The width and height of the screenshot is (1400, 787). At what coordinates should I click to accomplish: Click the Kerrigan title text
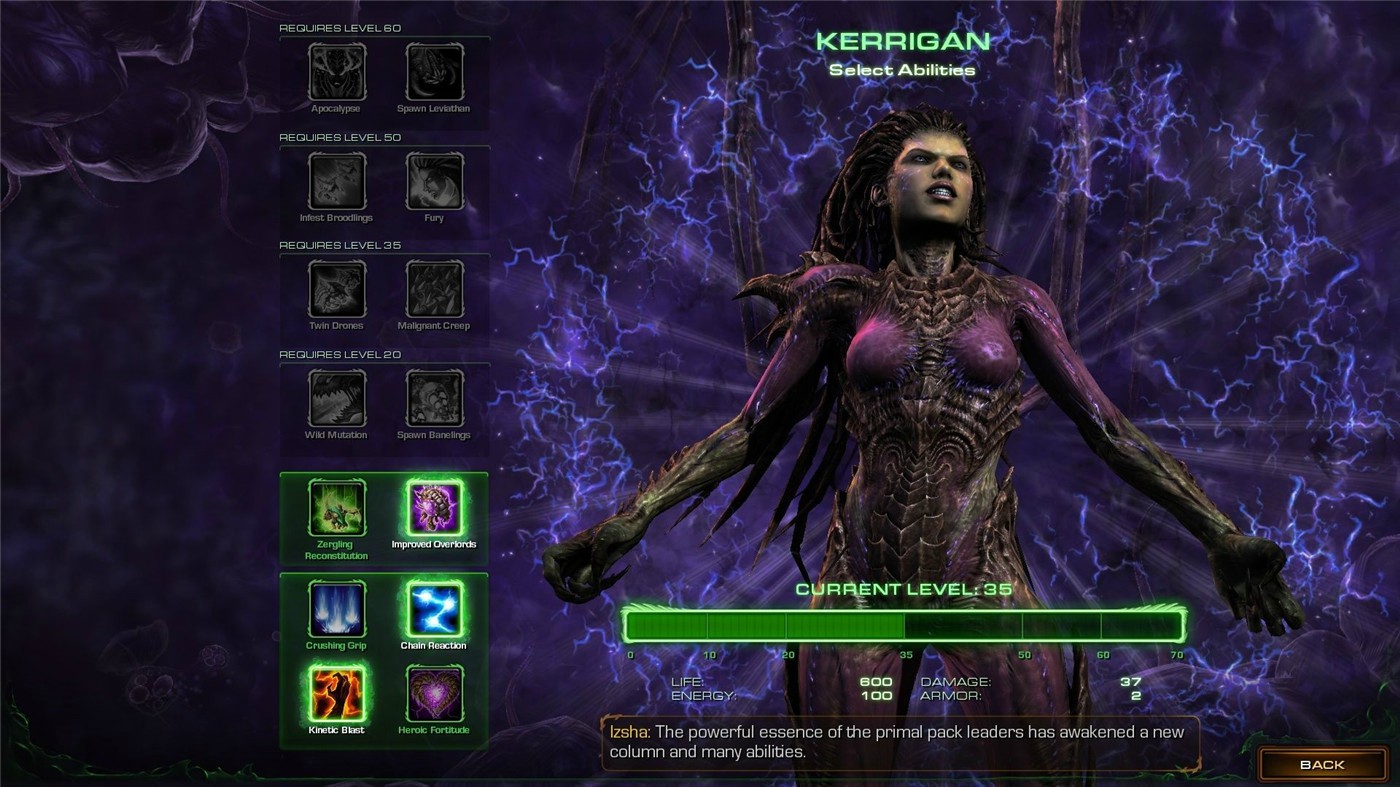click(x=899, y=43)
